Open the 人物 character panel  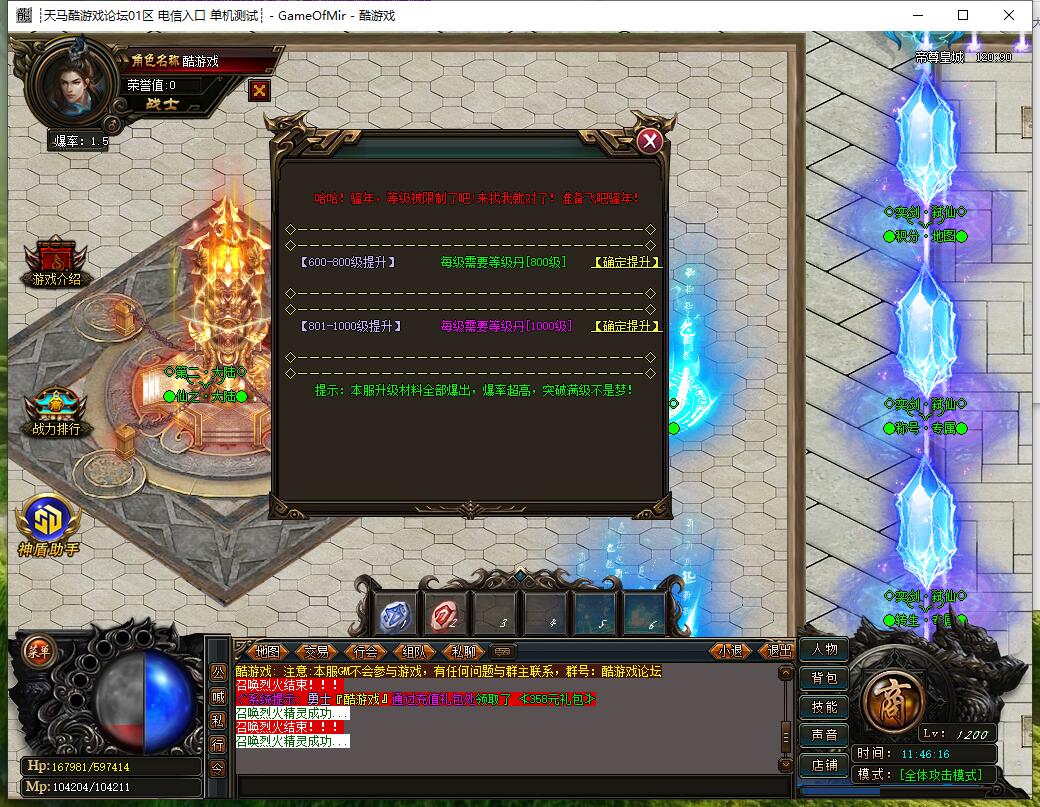click(x=824, y=649)
